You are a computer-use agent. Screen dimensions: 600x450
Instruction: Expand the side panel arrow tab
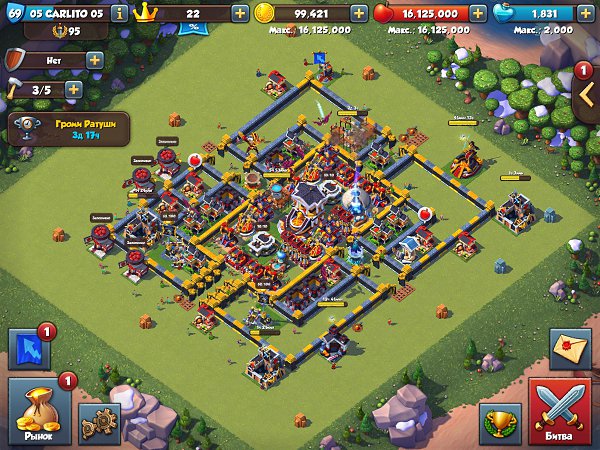(x=586, y=94)
